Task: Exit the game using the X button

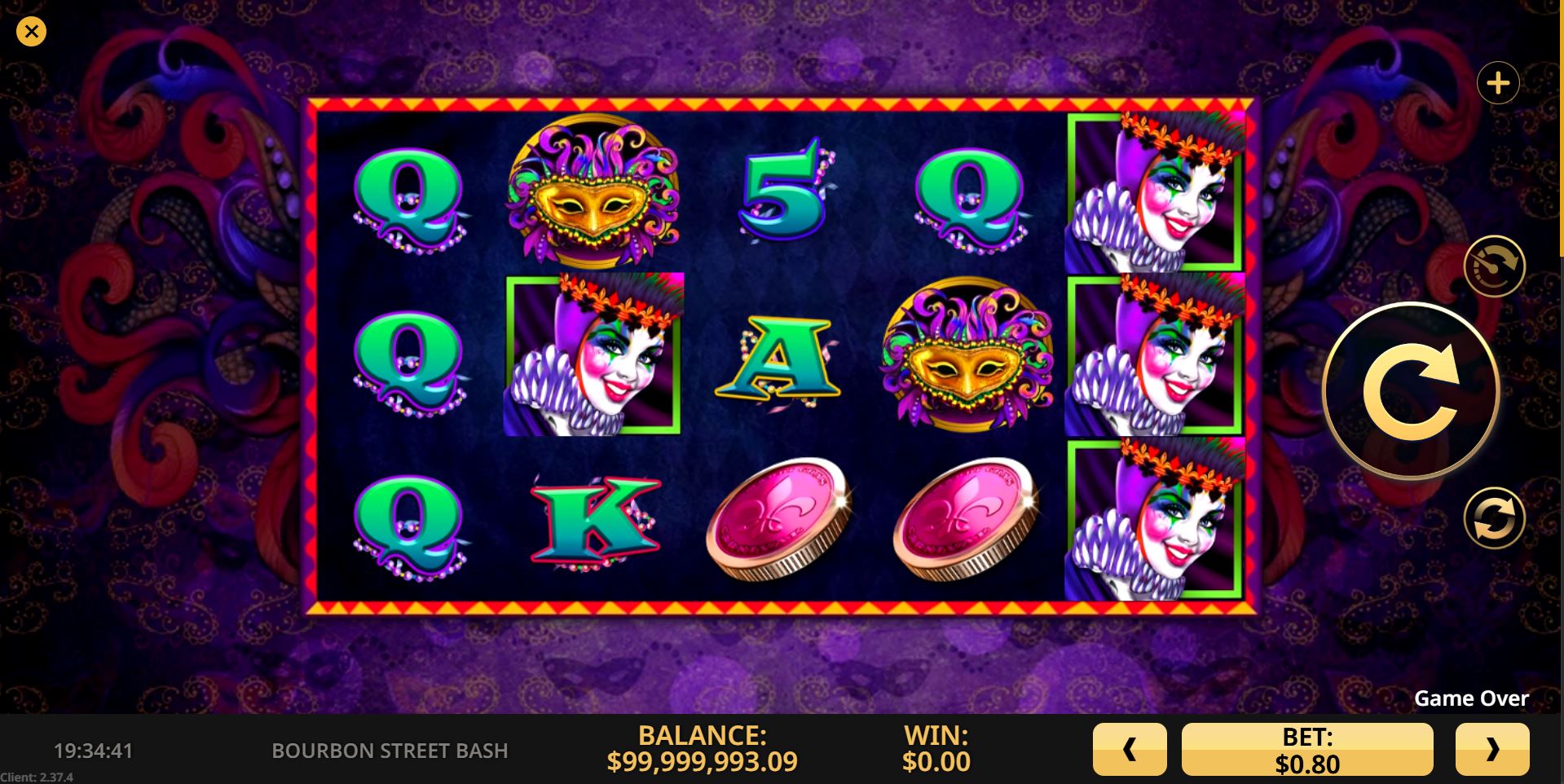Action: (31, 31)
